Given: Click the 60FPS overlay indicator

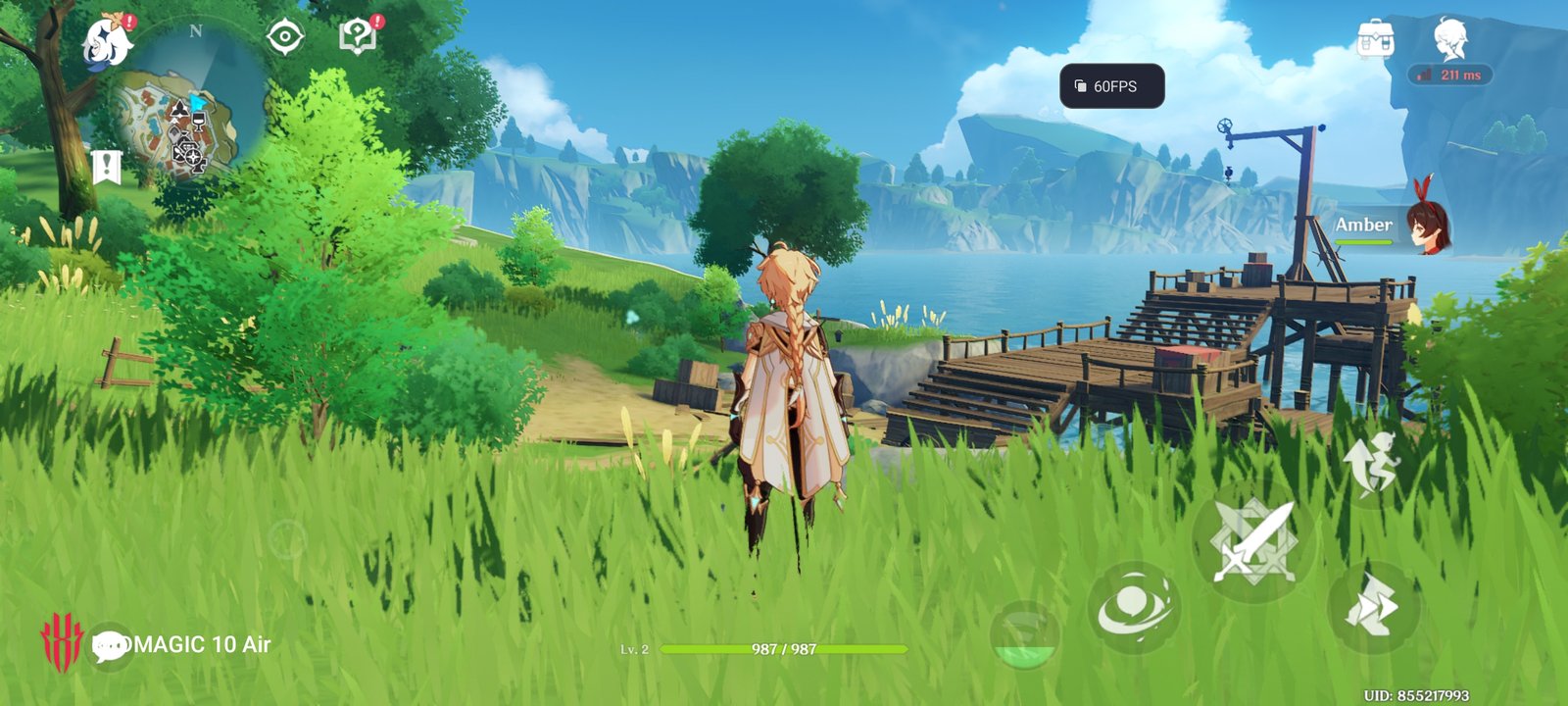Looking at the screenshot, I should click(1111, 86).
